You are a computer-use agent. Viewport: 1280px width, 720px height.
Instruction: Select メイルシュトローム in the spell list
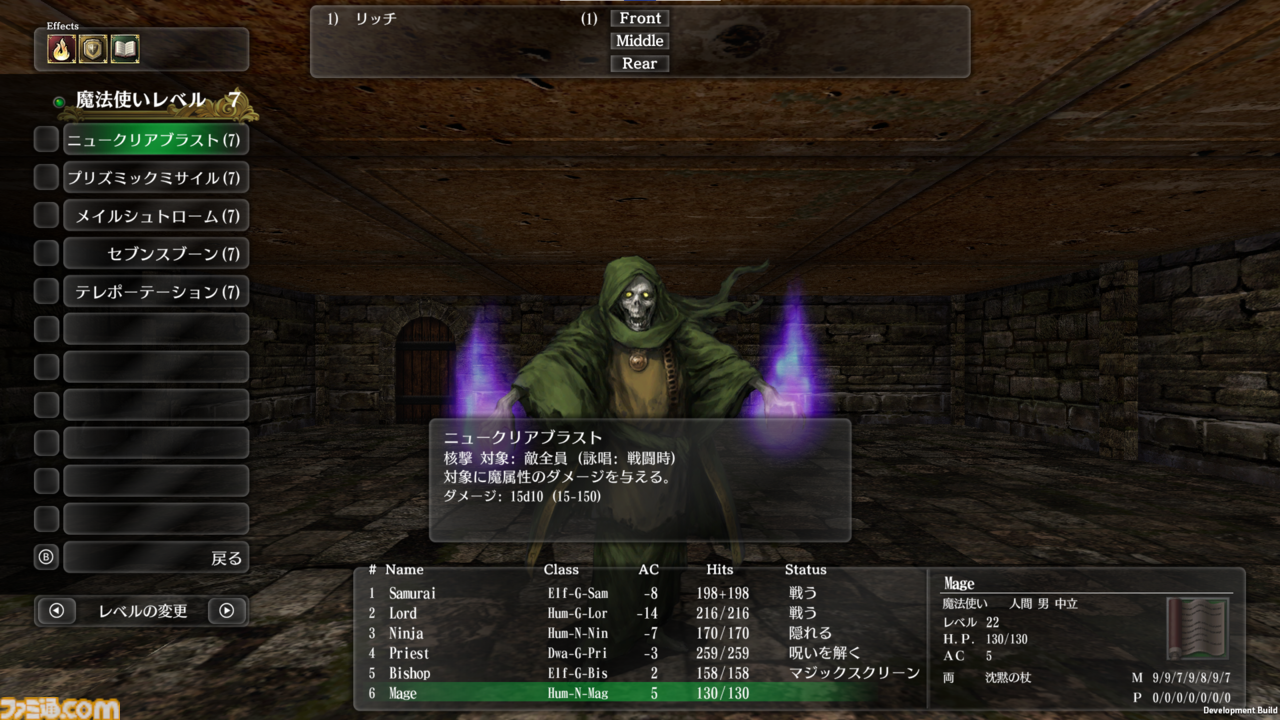click(156, 215)
